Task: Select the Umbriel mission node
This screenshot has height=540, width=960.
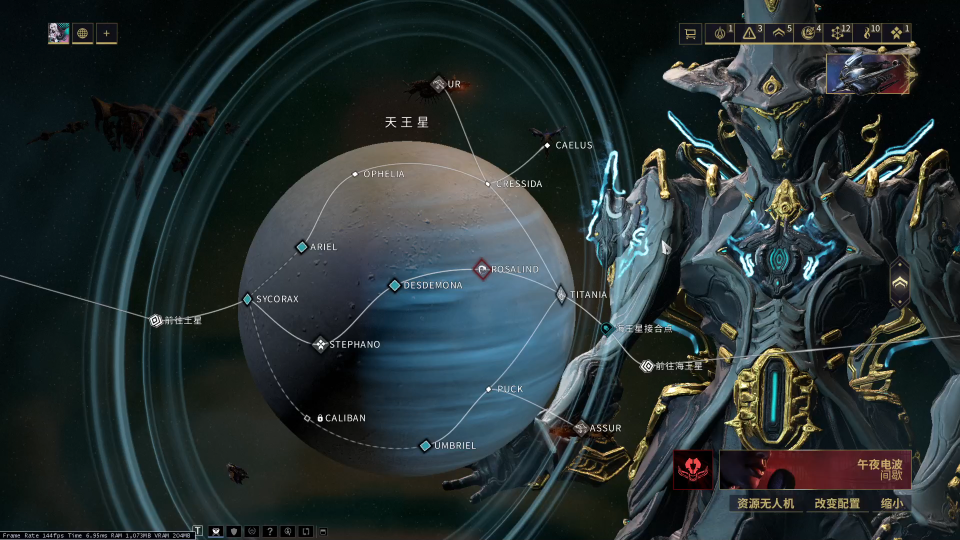Action: point(425,445)
